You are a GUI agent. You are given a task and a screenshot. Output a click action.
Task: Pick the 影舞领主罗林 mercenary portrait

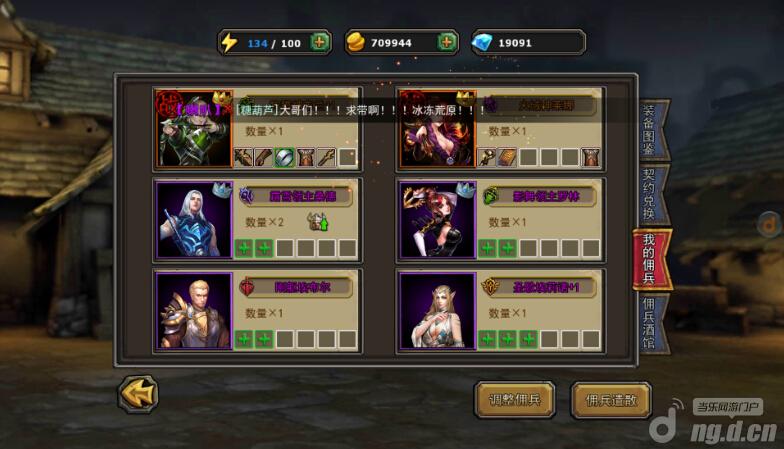[x=437, y=220]
